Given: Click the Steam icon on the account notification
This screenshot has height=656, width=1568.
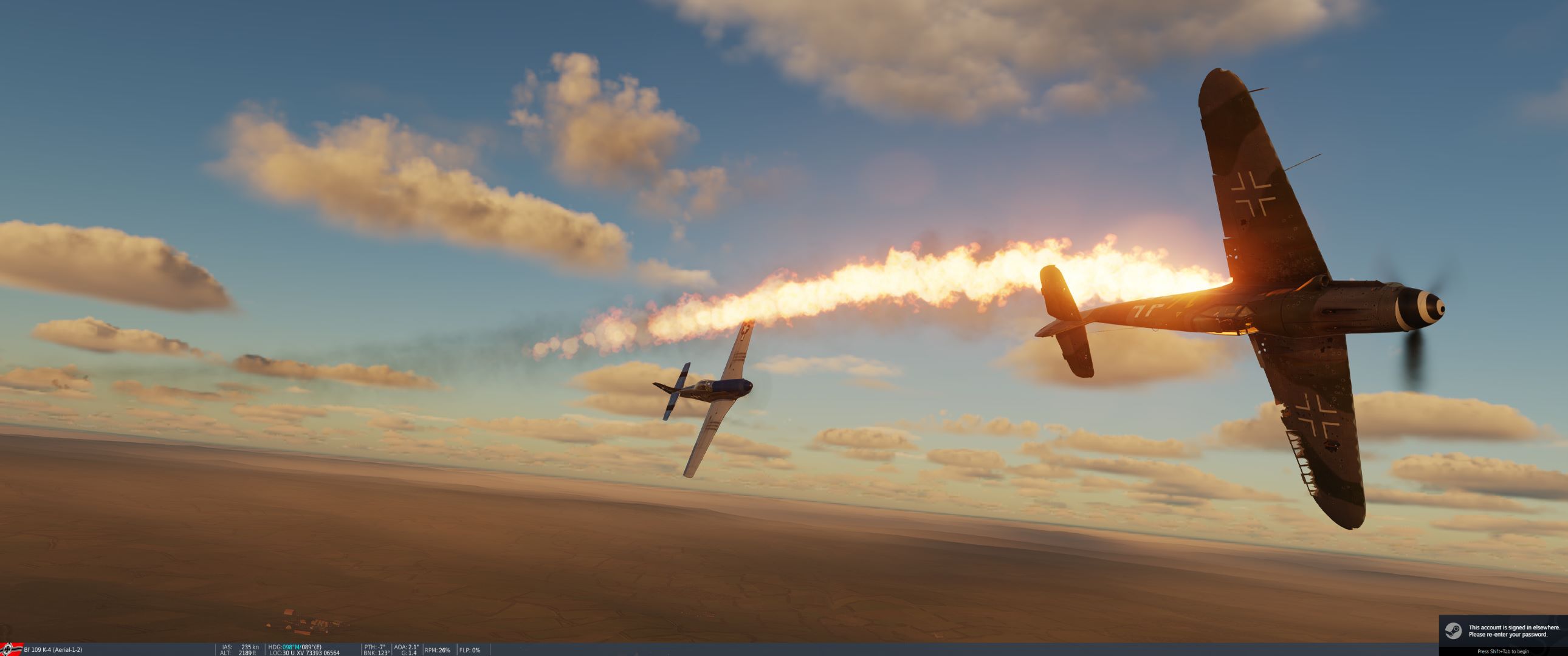Looking at the screenshot, I should click(x=1454, y=631).
